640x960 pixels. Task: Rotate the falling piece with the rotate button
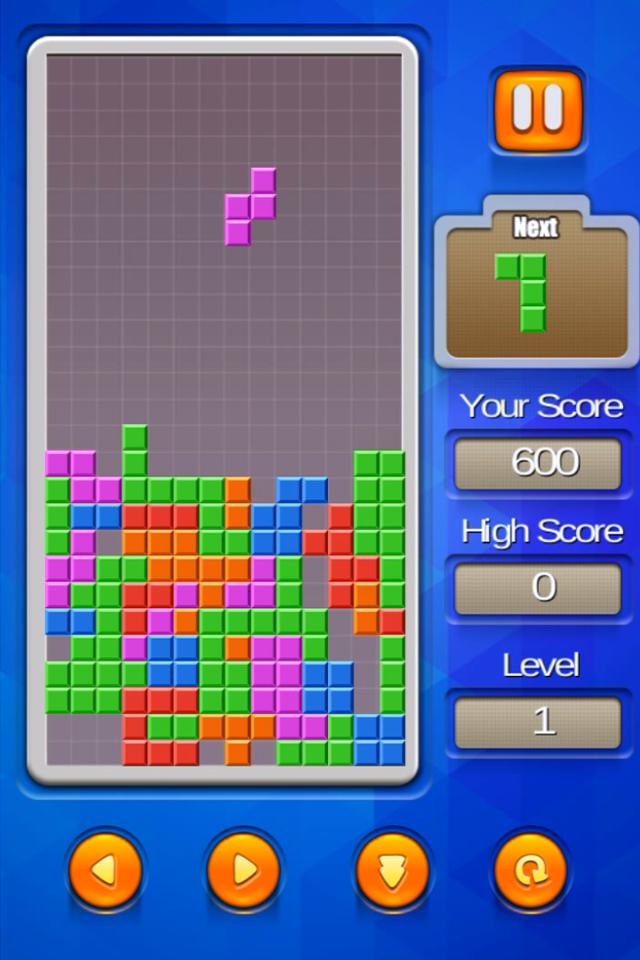(530, 870)
